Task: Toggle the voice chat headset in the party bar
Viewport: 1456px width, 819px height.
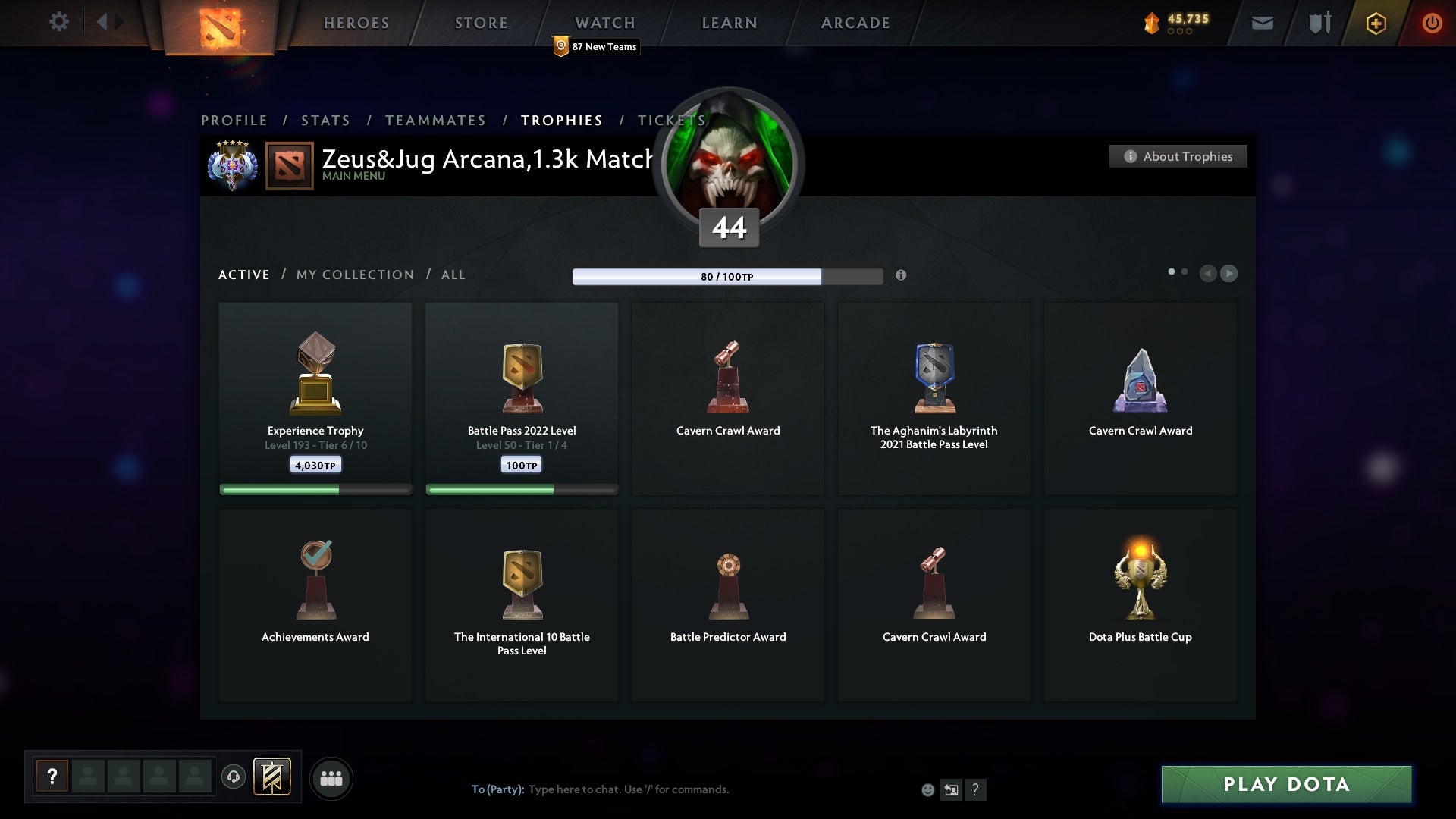Action: [x=234, y=777]
